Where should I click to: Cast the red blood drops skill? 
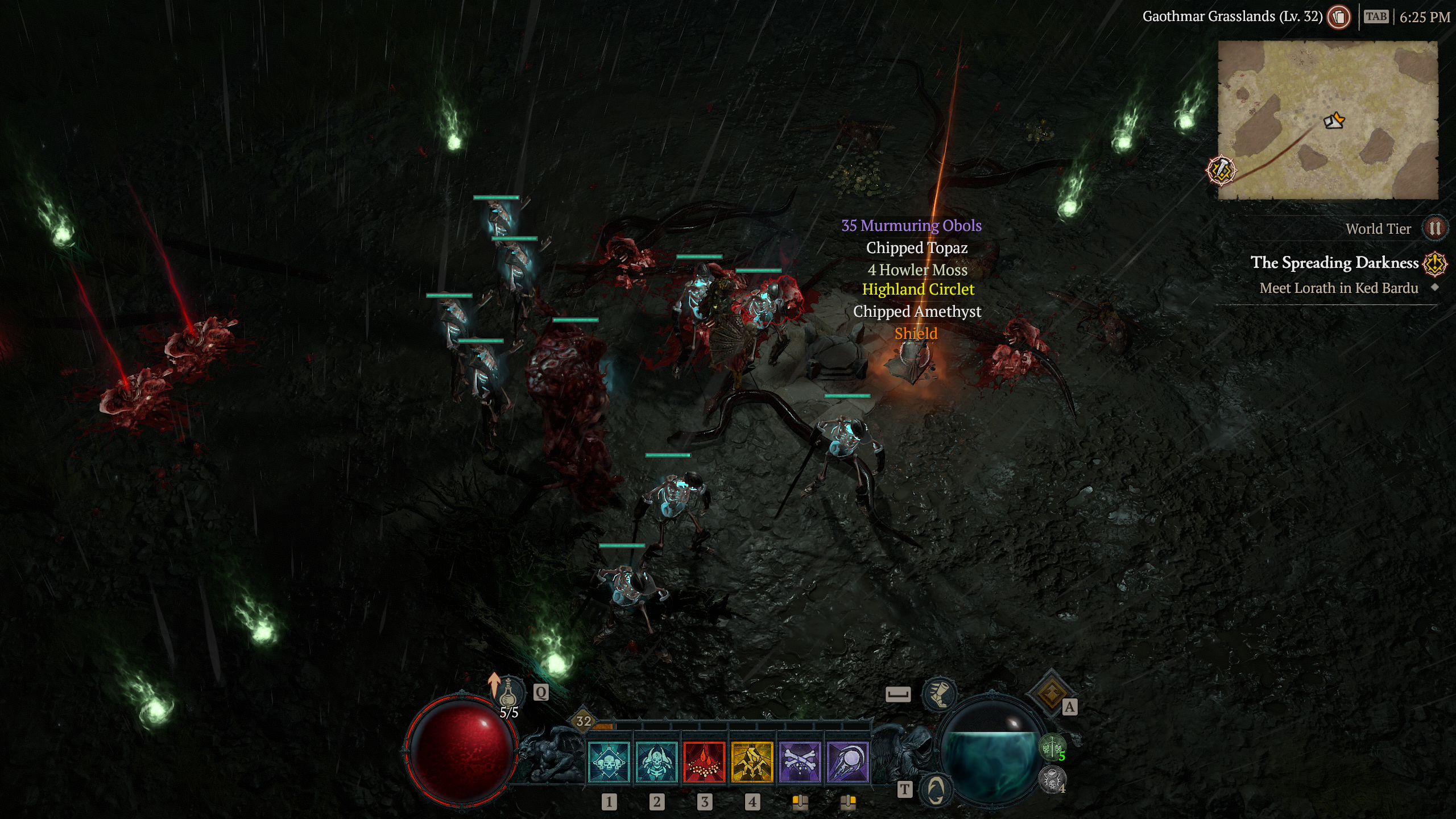pyautogui.click(x=704, y=762)
